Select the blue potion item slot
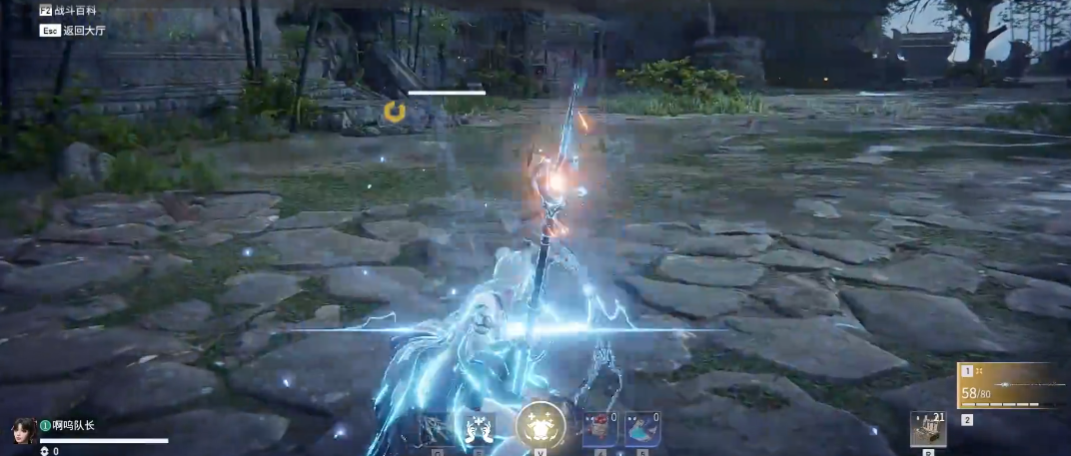Screen dimensions: 1071x456 pos(641,429)
